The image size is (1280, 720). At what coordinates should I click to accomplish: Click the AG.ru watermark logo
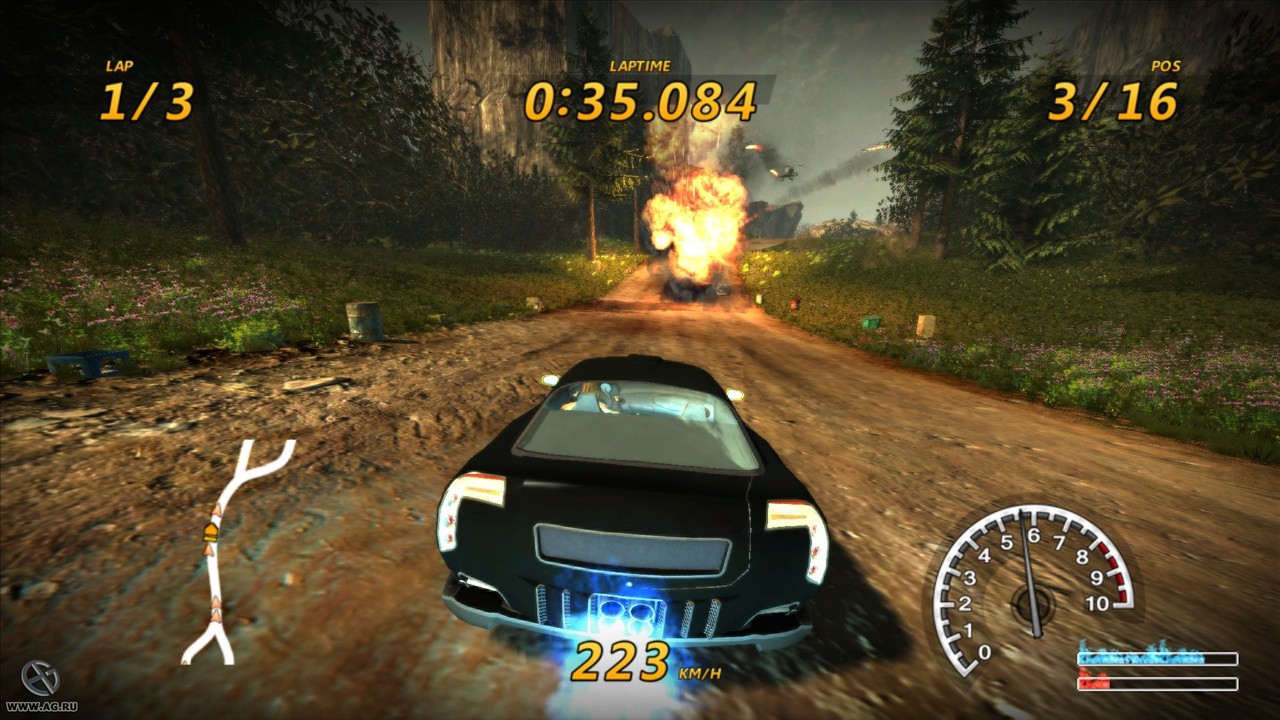[39, 680]
